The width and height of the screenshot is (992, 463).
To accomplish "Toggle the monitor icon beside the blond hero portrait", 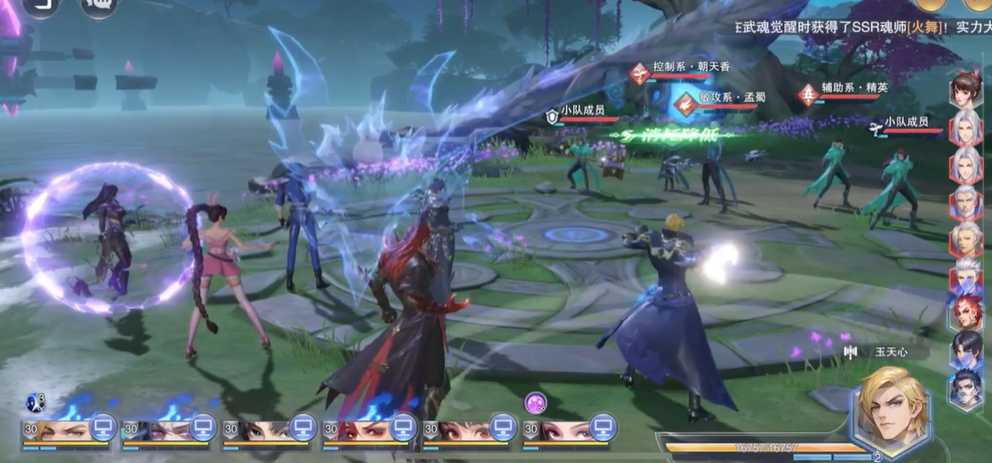I will 102,429.
